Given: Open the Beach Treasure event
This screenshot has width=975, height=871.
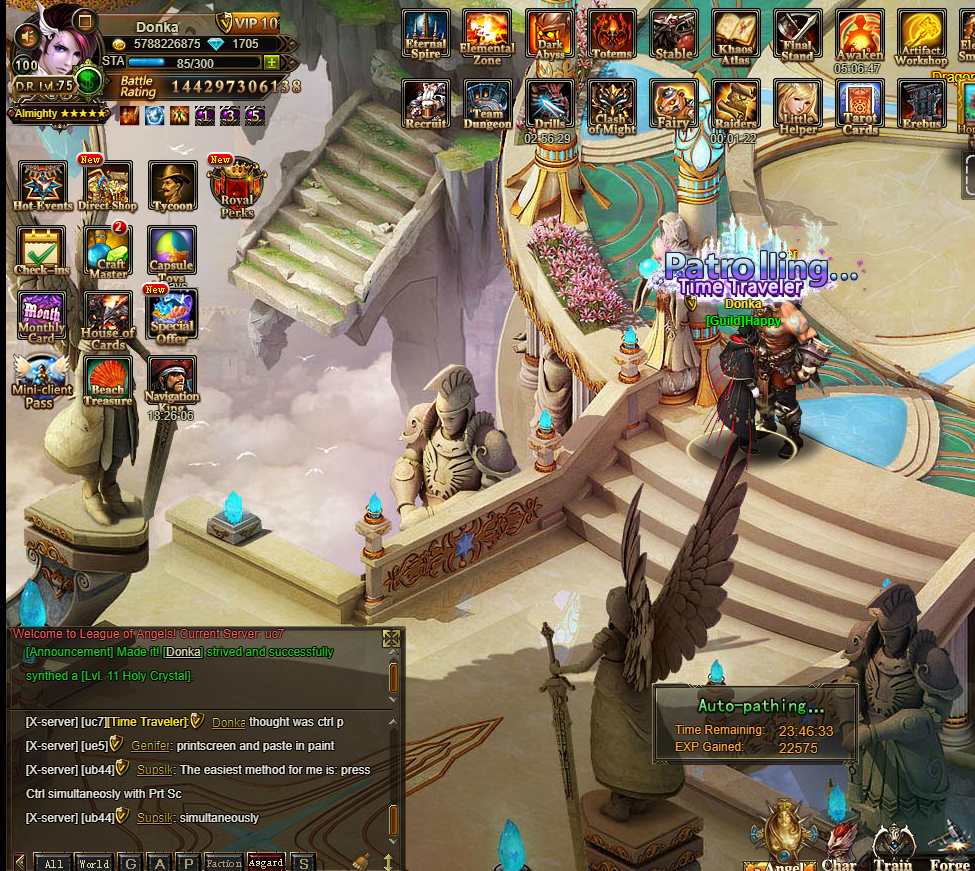Looking at the screenshot, I should 108,381.
